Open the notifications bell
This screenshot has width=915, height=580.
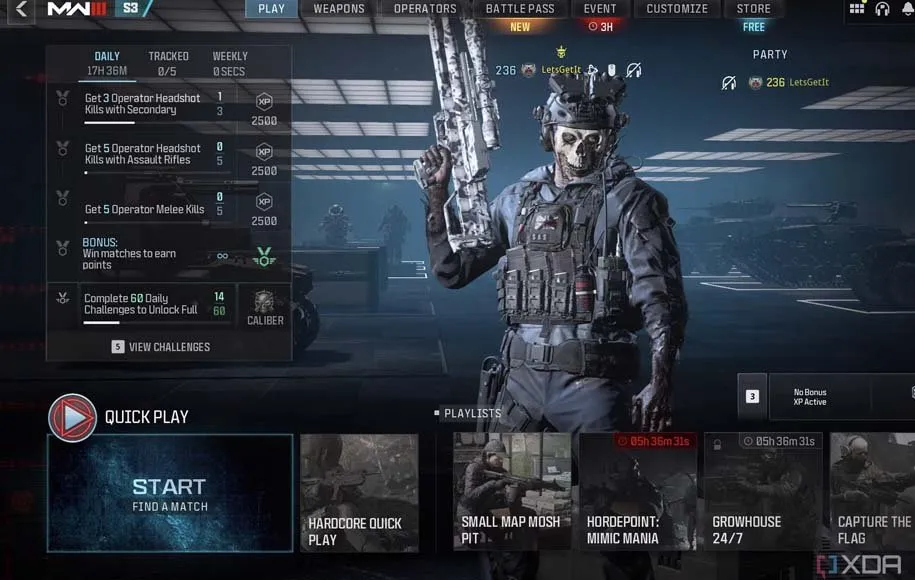(x=907, y=9)
